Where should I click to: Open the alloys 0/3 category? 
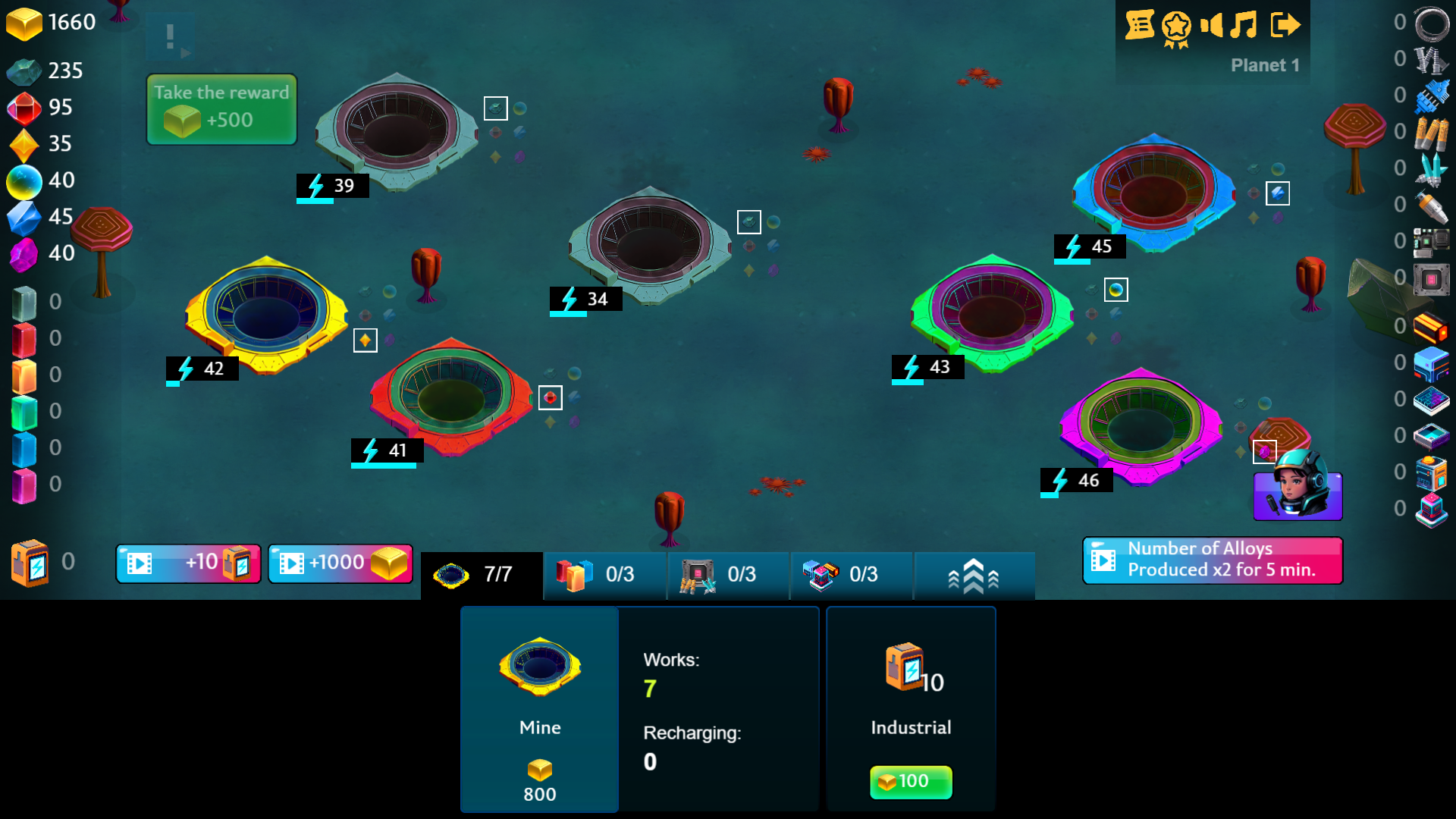click(604, 575)
